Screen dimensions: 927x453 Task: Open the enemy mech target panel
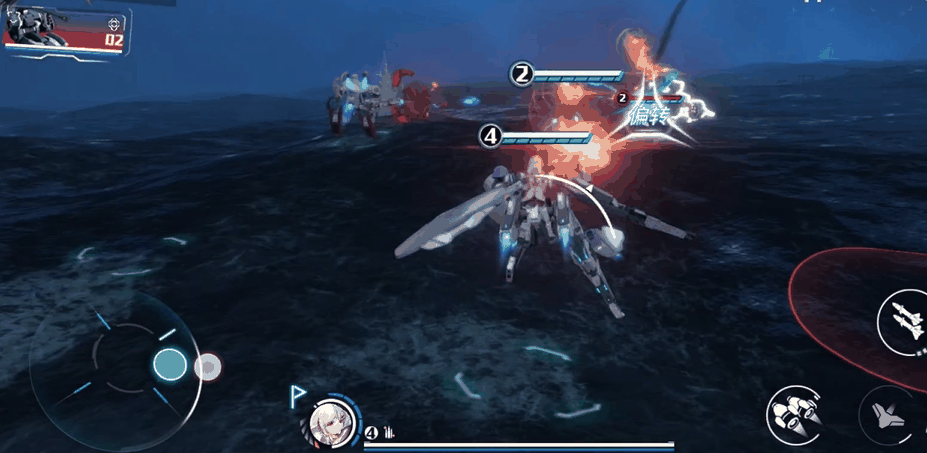64,30
